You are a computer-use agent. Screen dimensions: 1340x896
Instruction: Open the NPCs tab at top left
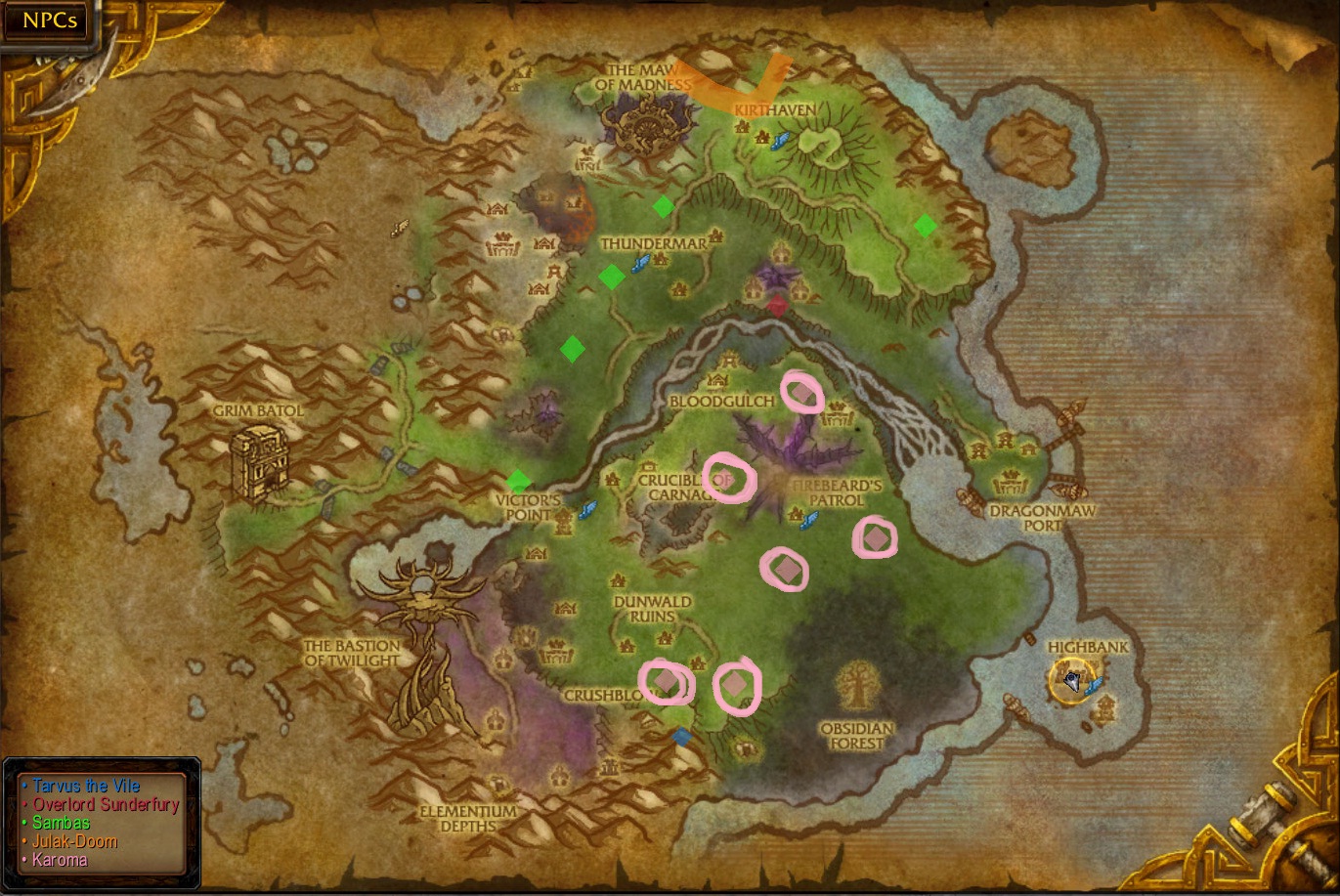click(x=47, y=20)
